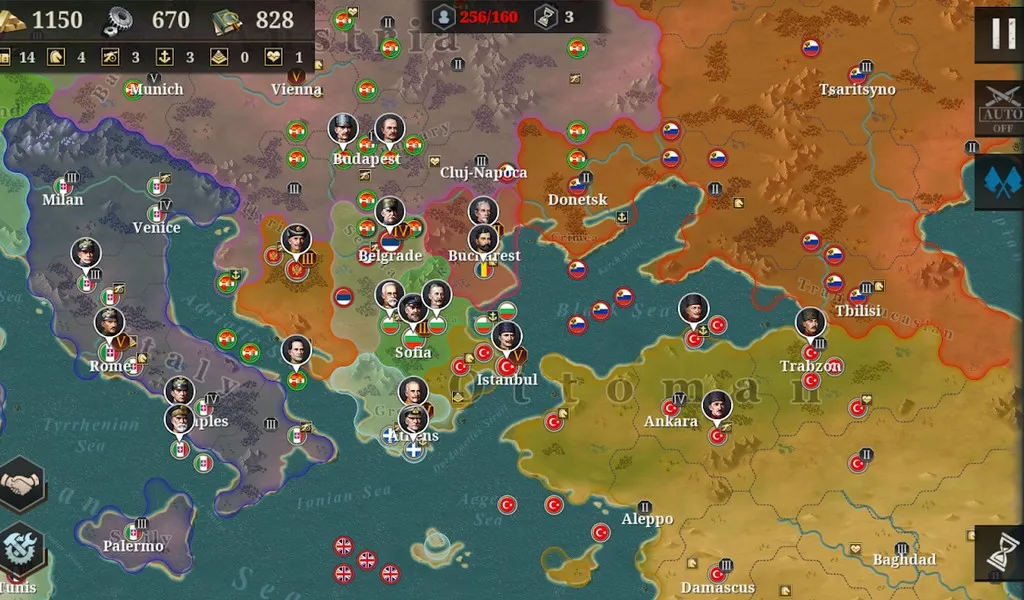Open the blue crossed flags panel
The height and width of the screenshot is (600, 1024).
pyautogui.click(x=999, y=181)
